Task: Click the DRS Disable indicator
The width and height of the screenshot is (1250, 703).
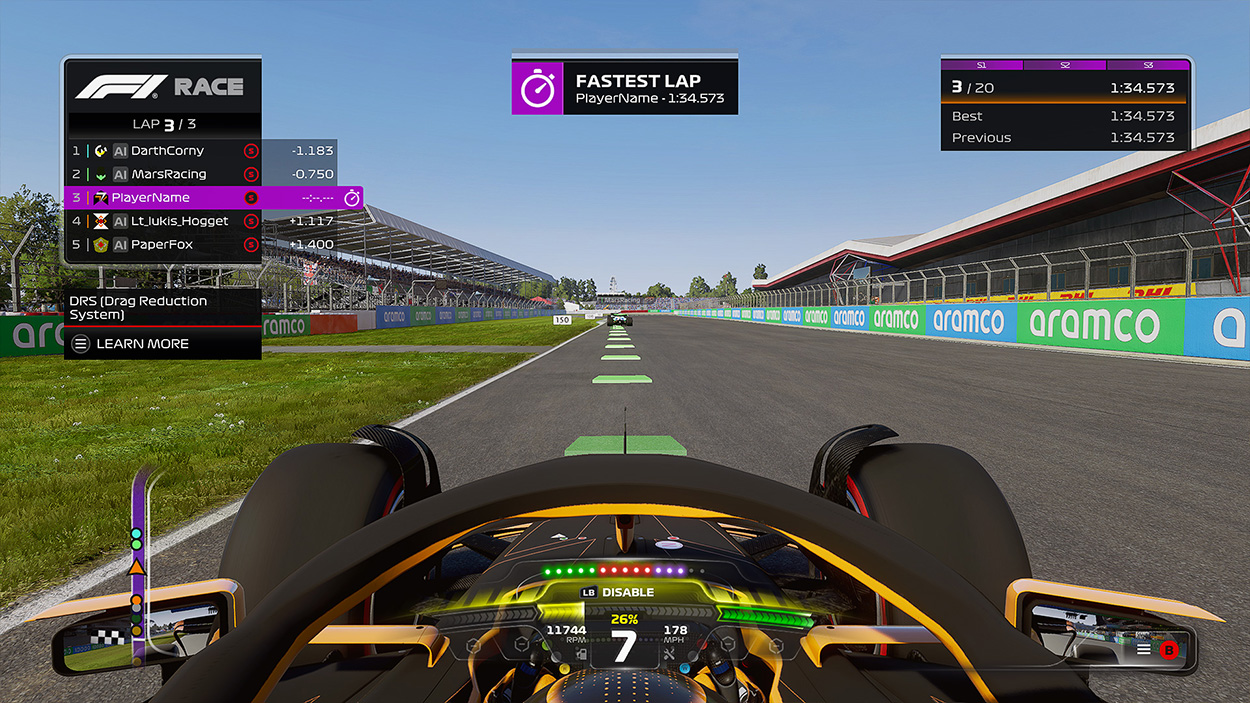Action: point(618,592)
